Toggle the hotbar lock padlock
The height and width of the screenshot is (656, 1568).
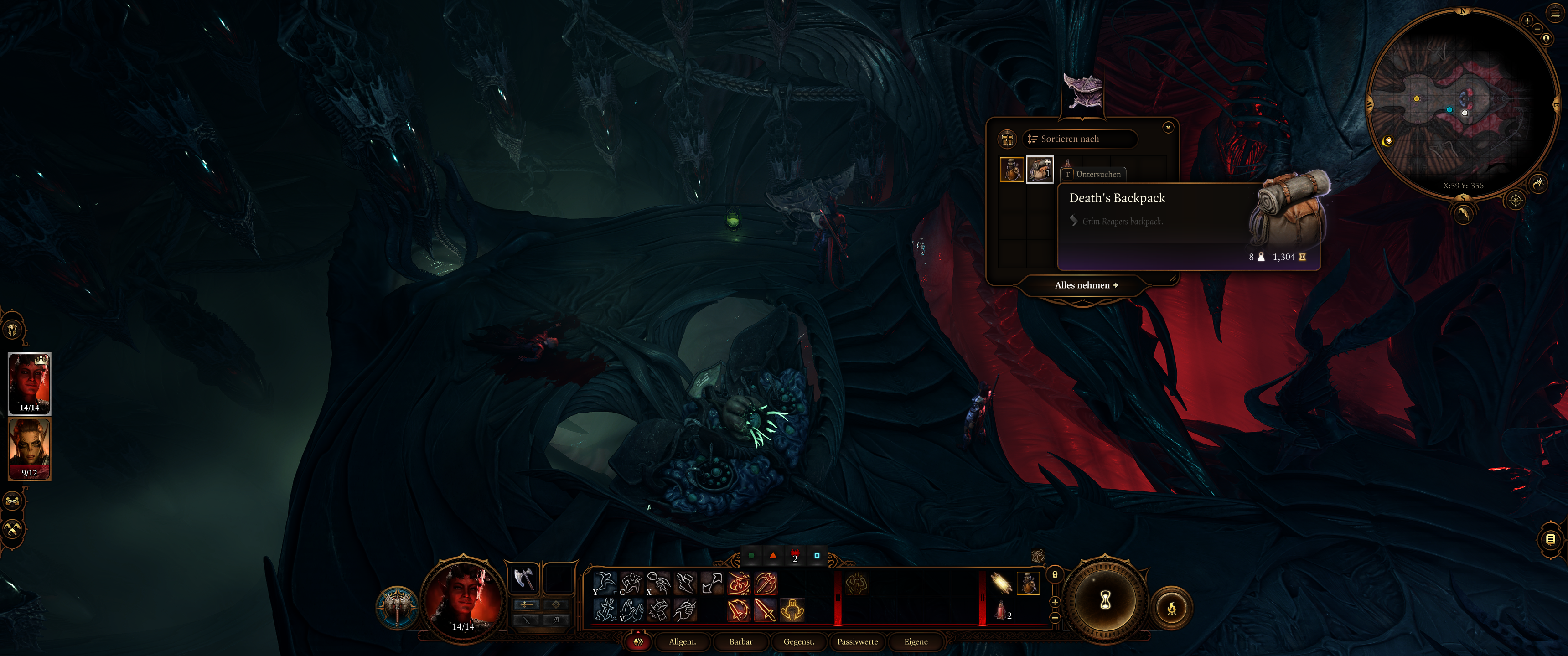[x=1055, y=574]
